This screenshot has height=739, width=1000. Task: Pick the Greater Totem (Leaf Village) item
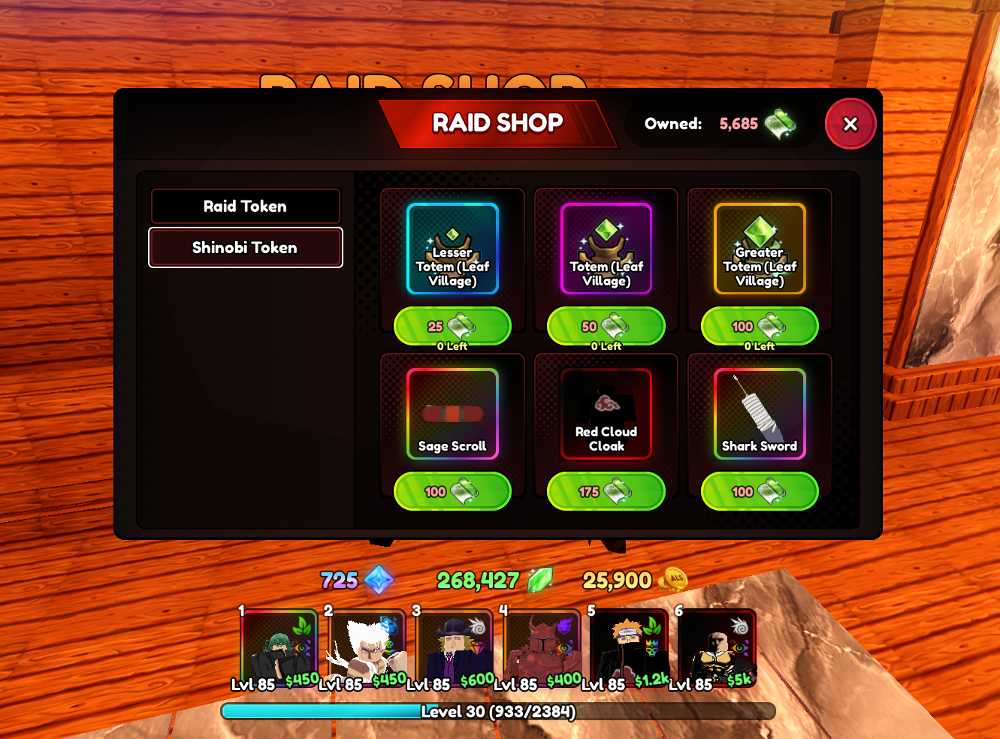click(x=760, y=249)
